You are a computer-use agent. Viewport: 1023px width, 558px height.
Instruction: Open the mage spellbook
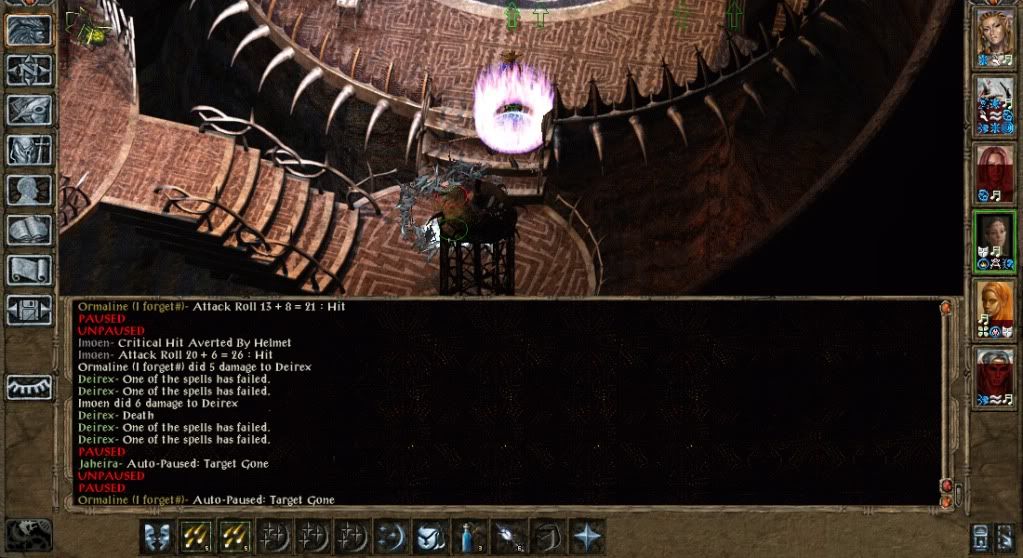[29, 230]
